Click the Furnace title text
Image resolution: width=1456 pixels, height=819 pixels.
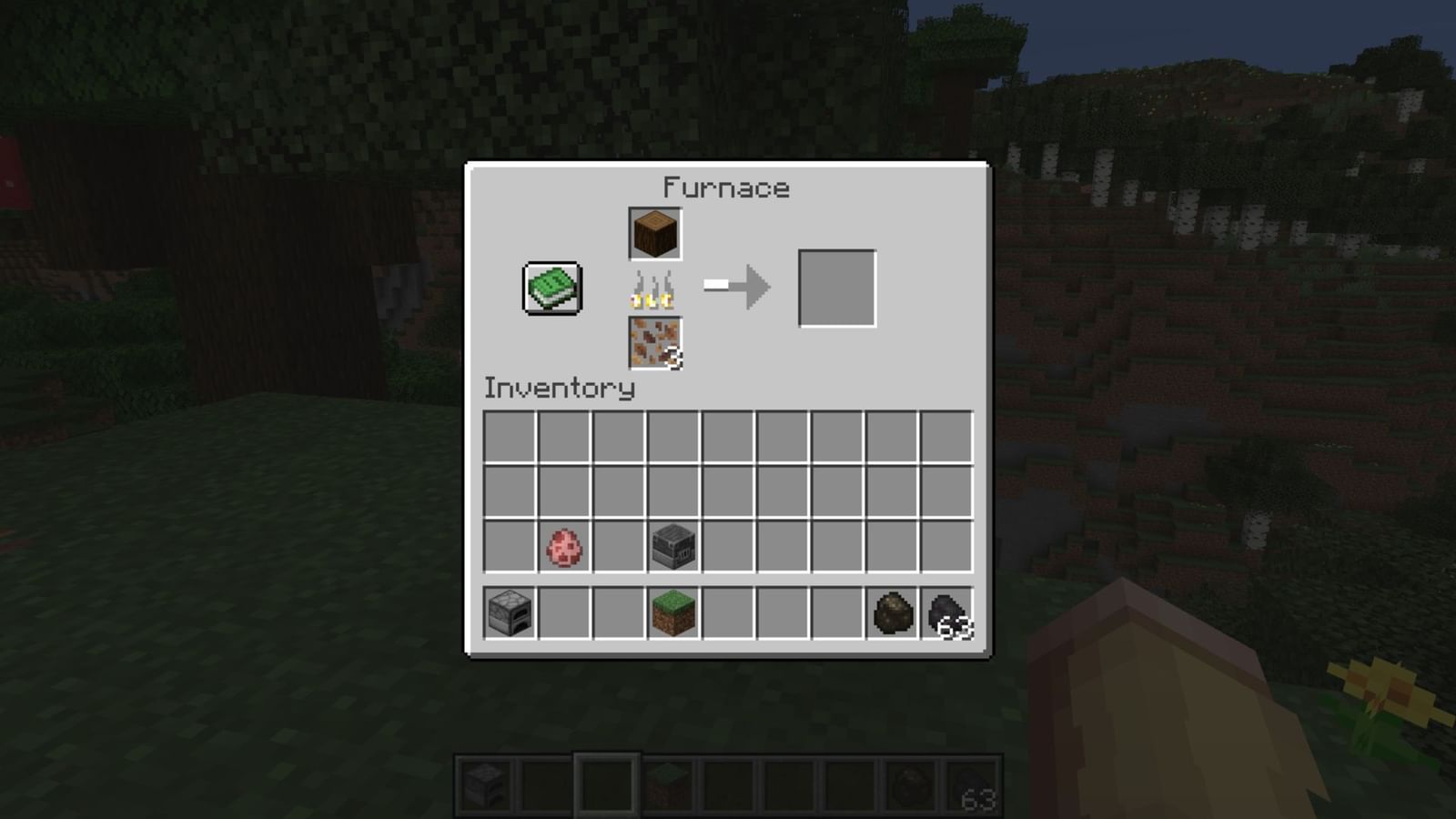[725, 187]
